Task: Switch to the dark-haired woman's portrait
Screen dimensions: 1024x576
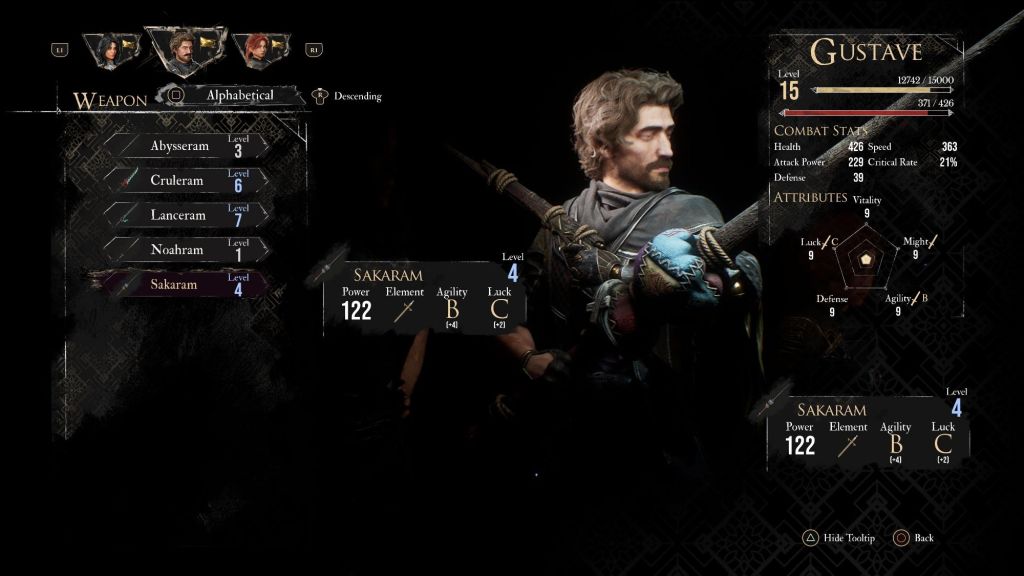Action: point(110,49)
